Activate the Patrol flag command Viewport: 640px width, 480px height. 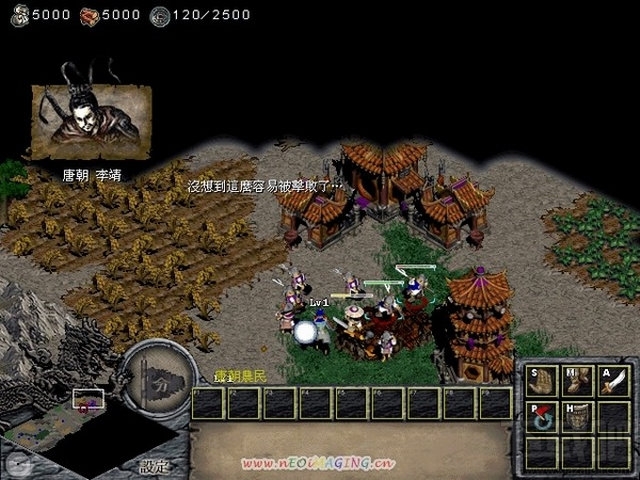541,416
